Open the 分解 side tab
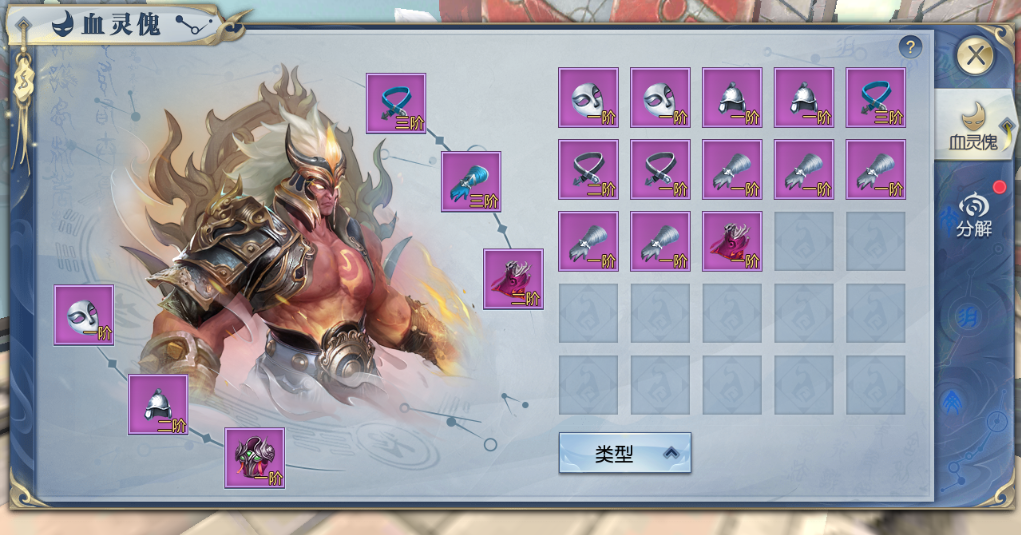The width and height of the screenshot is (1021, 535). pyautogui.click(x=973, y=214)
